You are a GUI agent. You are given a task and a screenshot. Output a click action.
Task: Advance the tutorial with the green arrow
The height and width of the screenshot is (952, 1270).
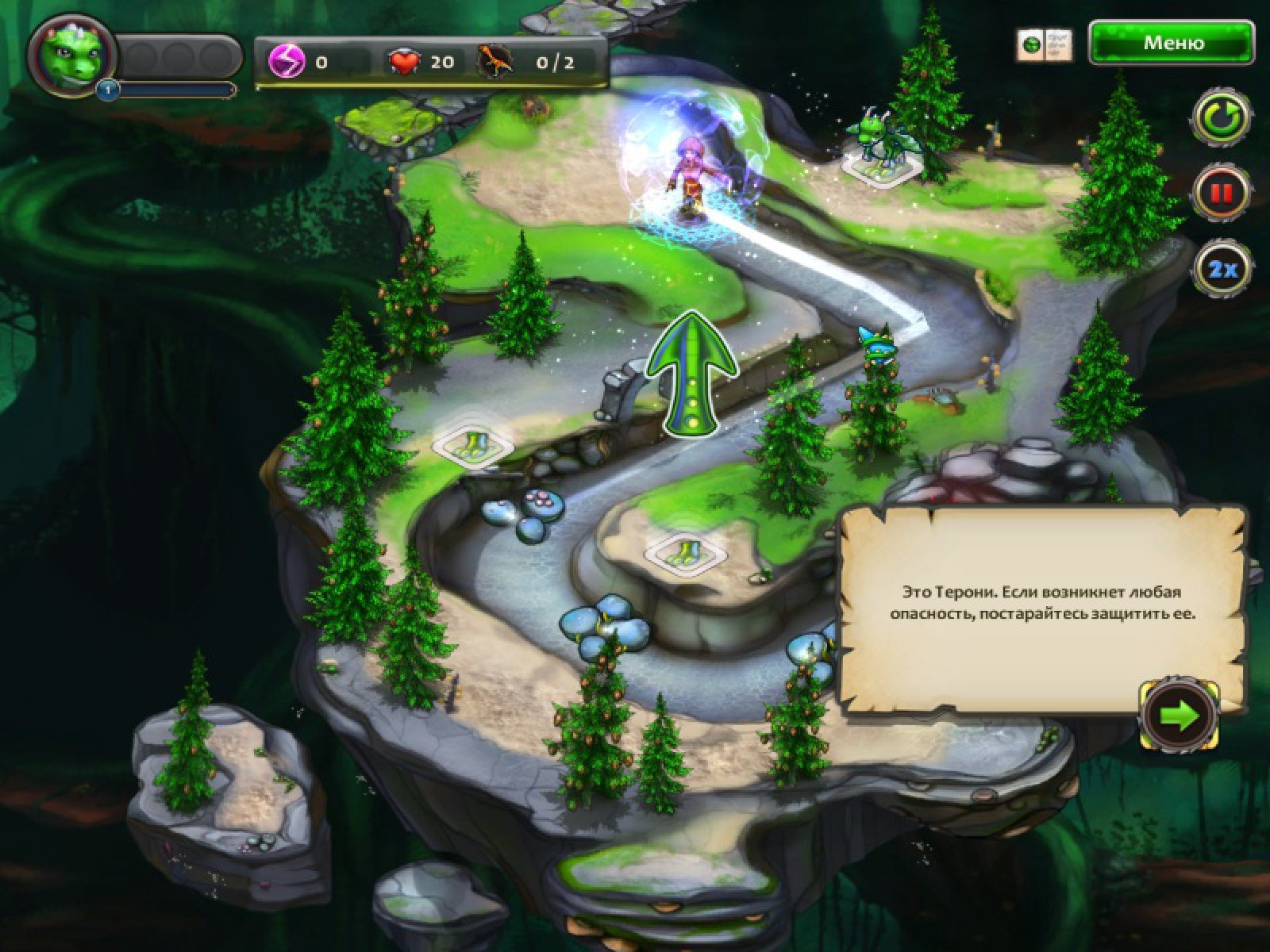click(x=1180, y=716)
